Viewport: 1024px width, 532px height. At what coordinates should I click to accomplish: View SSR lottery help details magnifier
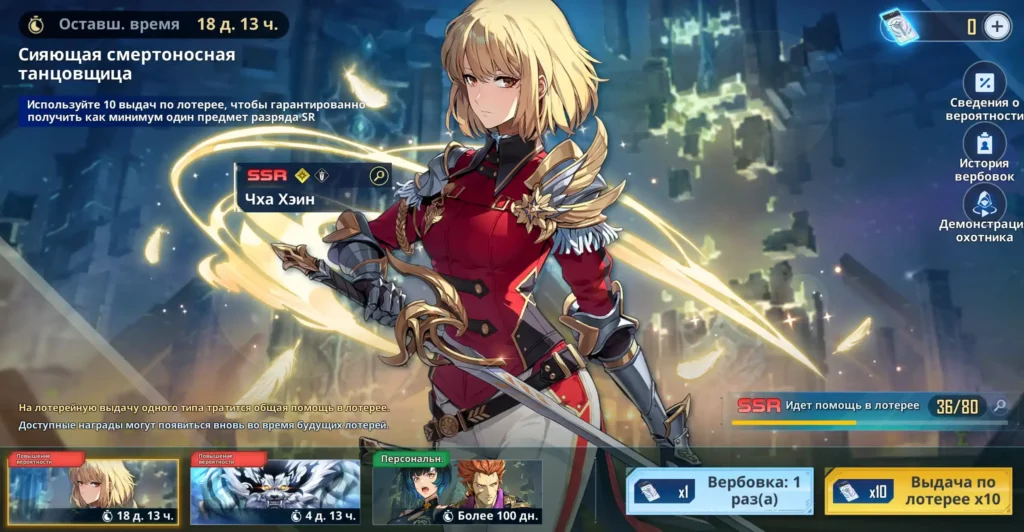click(x=998, y=406)
